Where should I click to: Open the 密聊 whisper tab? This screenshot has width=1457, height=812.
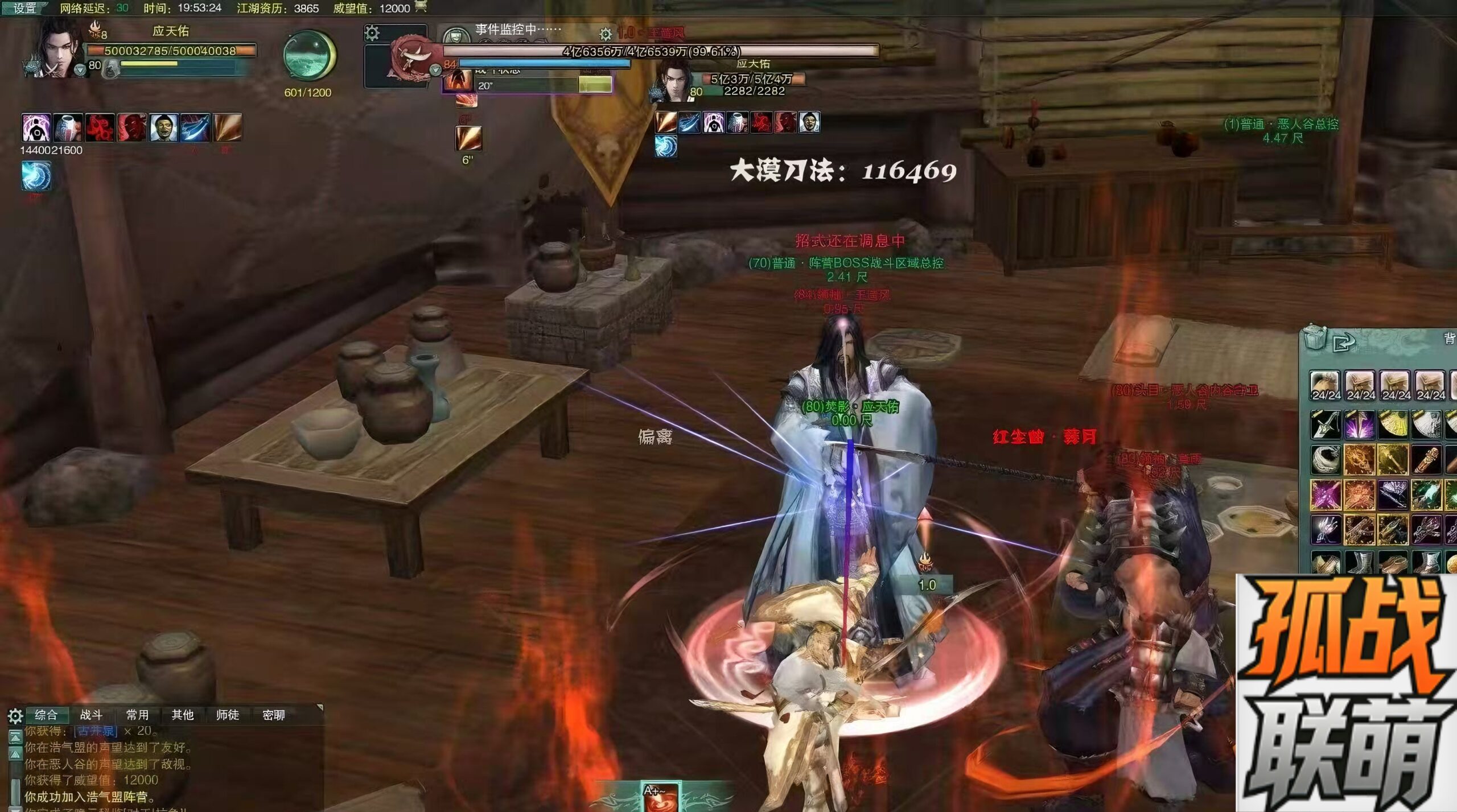pyautogui.click(x=274, y=715)
